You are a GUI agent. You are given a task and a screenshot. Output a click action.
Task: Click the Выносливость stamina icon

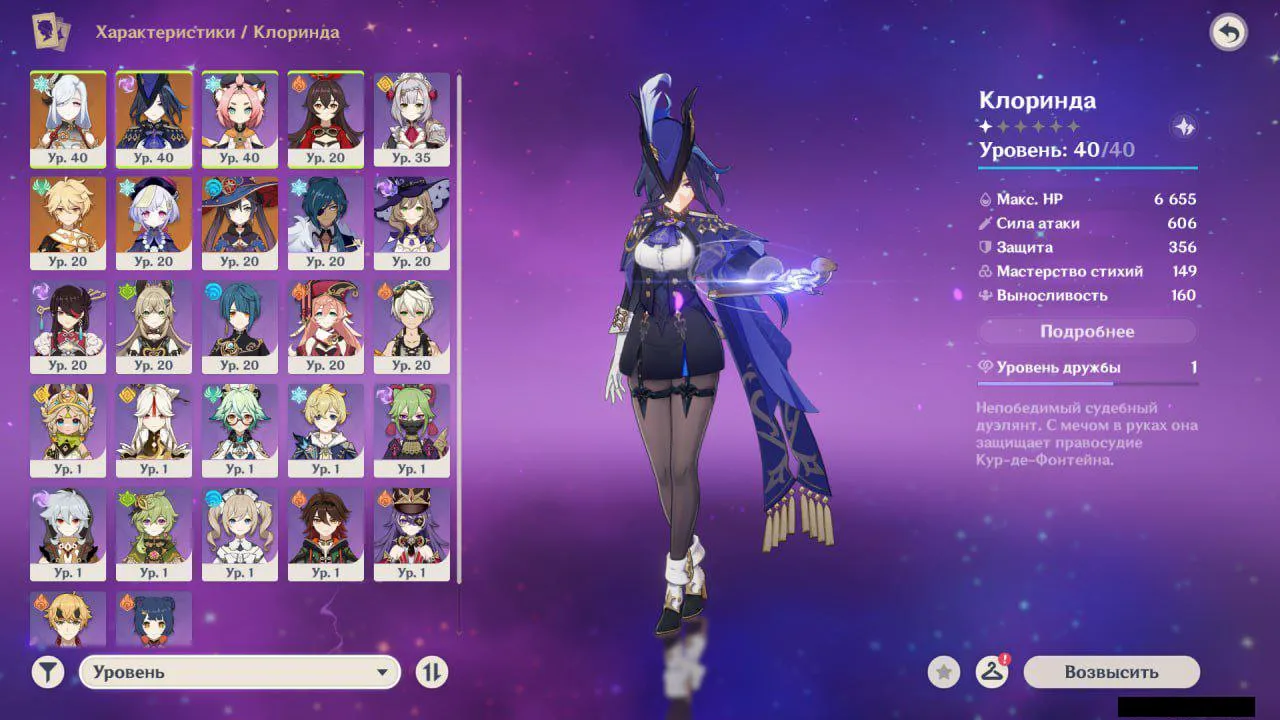(984, 295)
